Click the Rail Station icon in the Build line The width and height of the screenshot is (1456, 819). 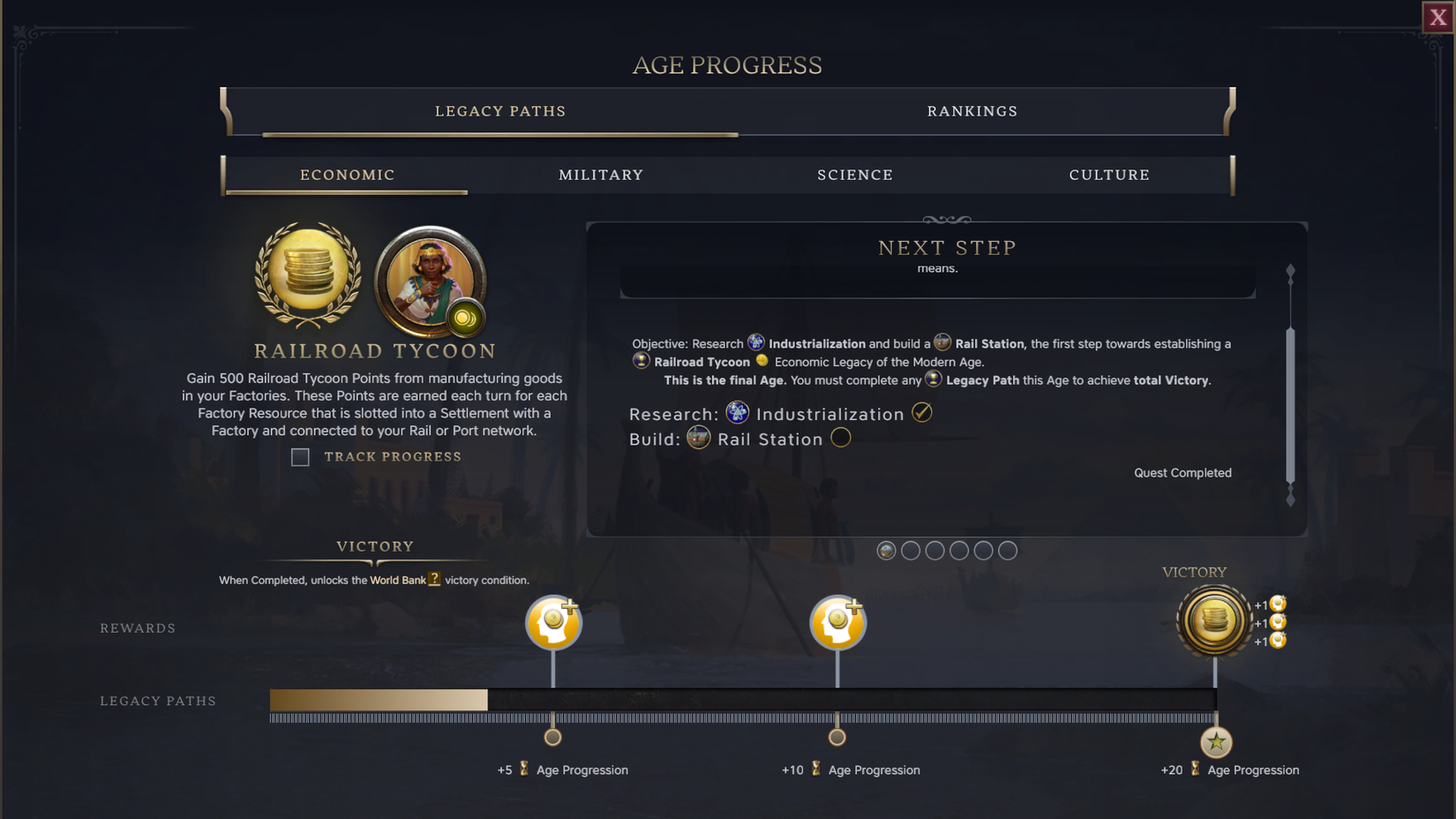coord(698,438)
